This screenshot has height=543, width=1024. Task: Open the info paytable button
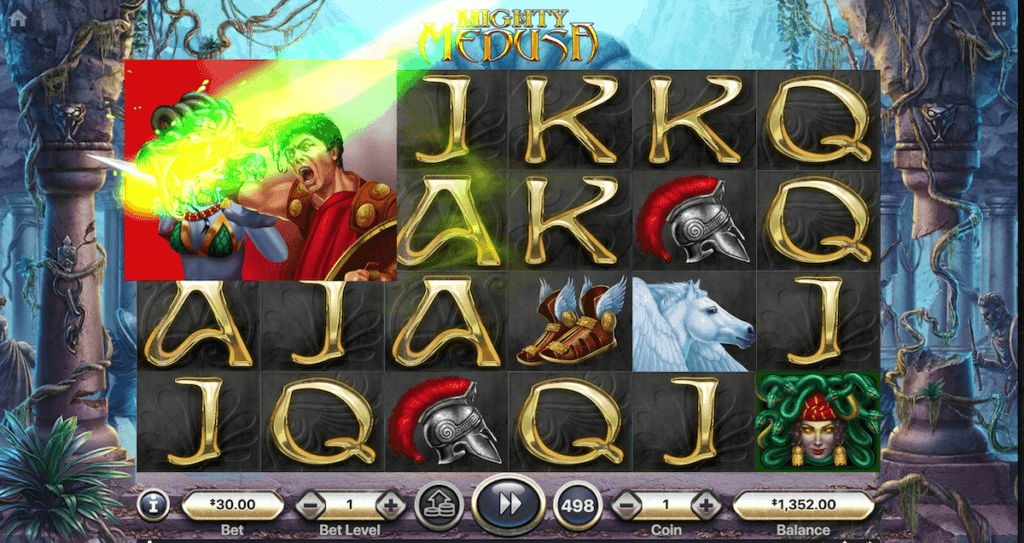pyautogui.click(x=153, y=506)
